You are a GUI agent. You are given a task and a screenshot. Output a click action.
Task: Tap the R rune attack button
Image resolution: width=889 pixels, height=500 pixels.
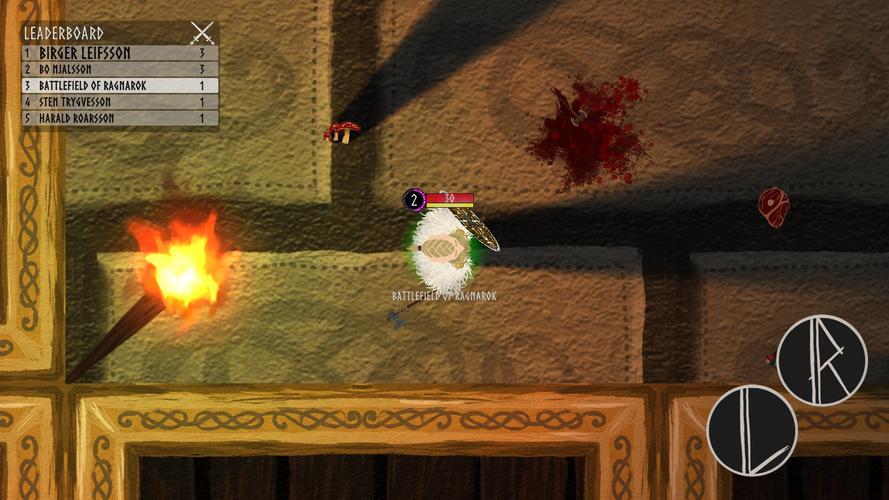pos(821,360)
